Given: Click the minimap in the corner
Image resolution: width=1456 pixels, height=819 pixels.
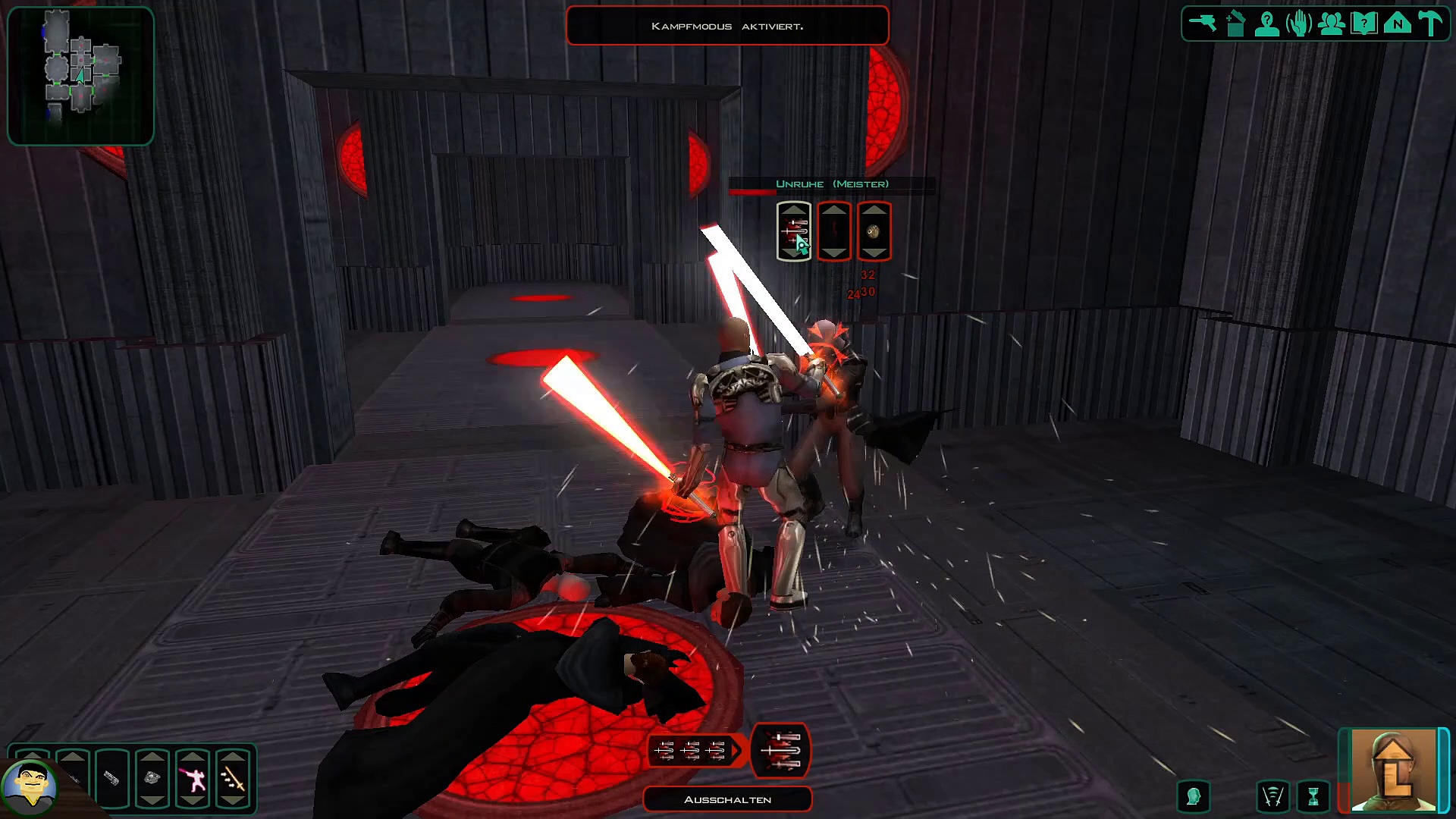Looking at the screenshot, I should (80, 76).
